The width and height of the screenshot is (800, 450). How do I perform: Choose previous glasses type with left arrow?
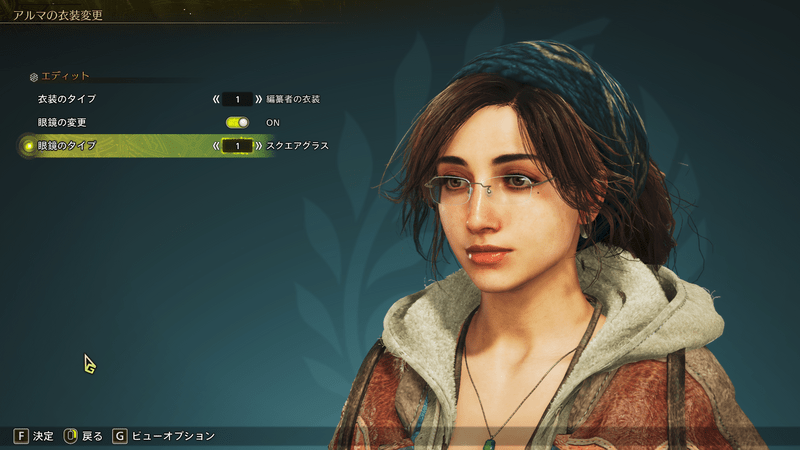click(x=215, y=146)
